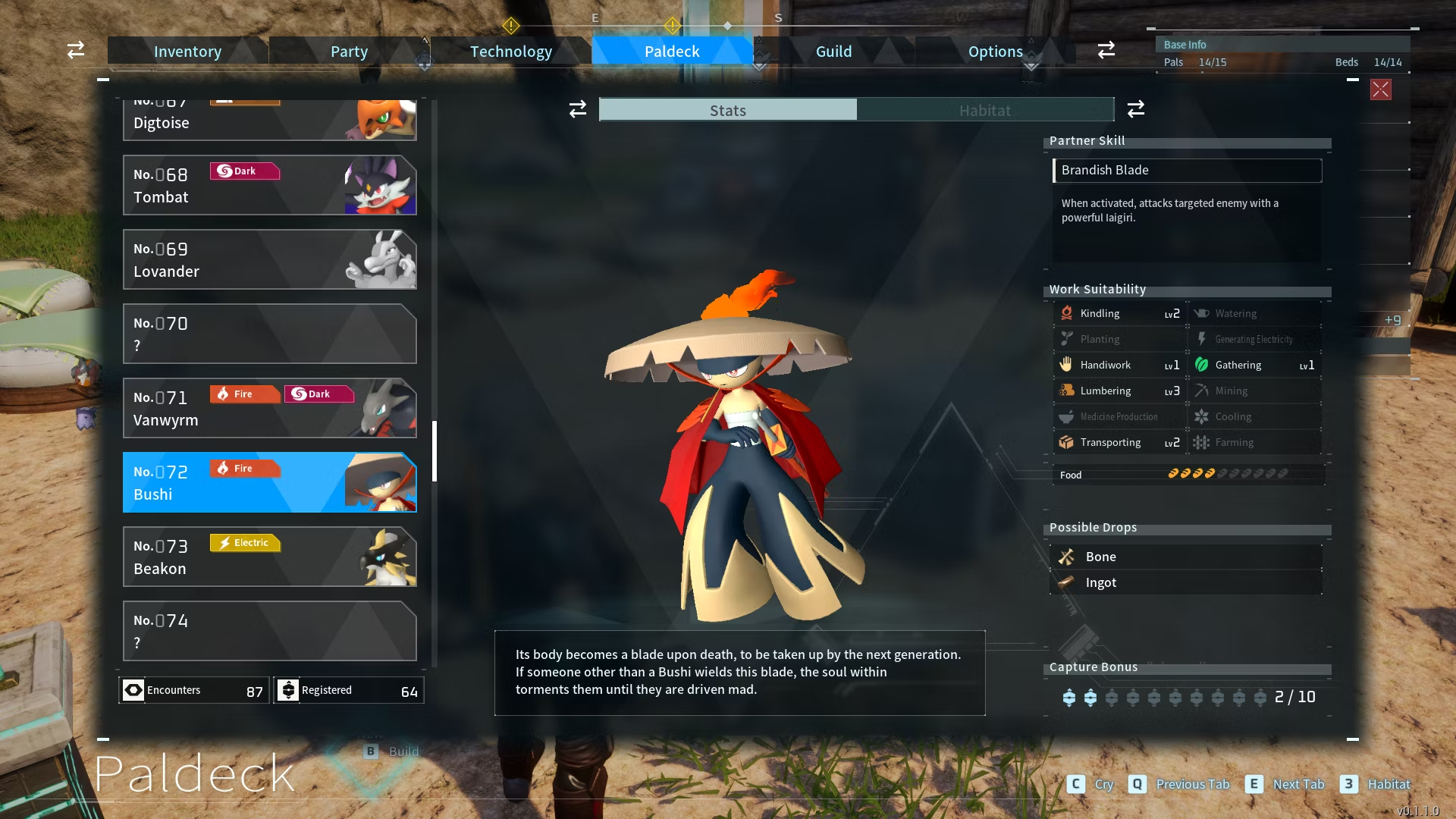The width and height of the screenshot is (1456, 819).
Task: Close the Paldeck with the red X
Action: [1380, 89]
